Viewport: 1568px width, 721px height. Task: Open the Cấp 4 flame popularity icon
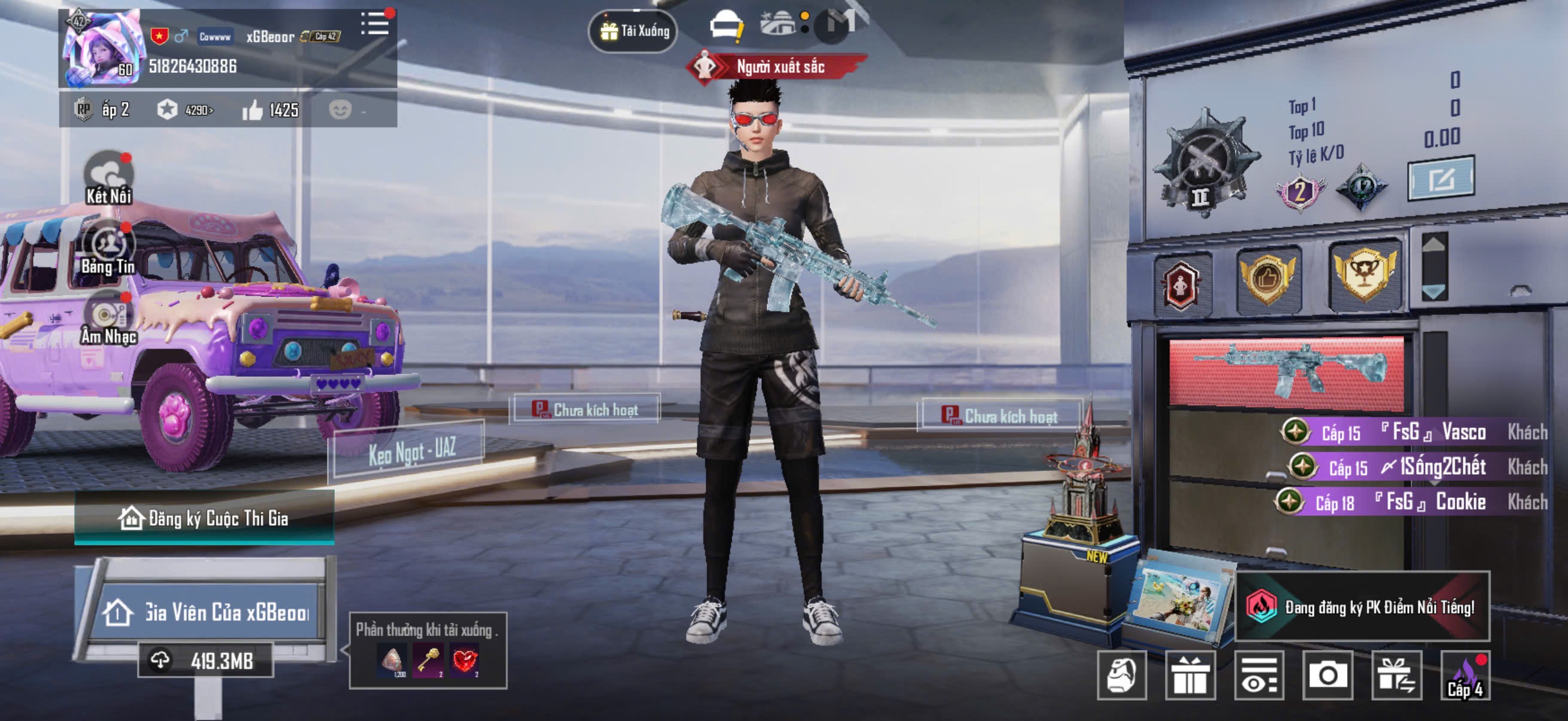pyautogui.click(x=1465, y=675)
